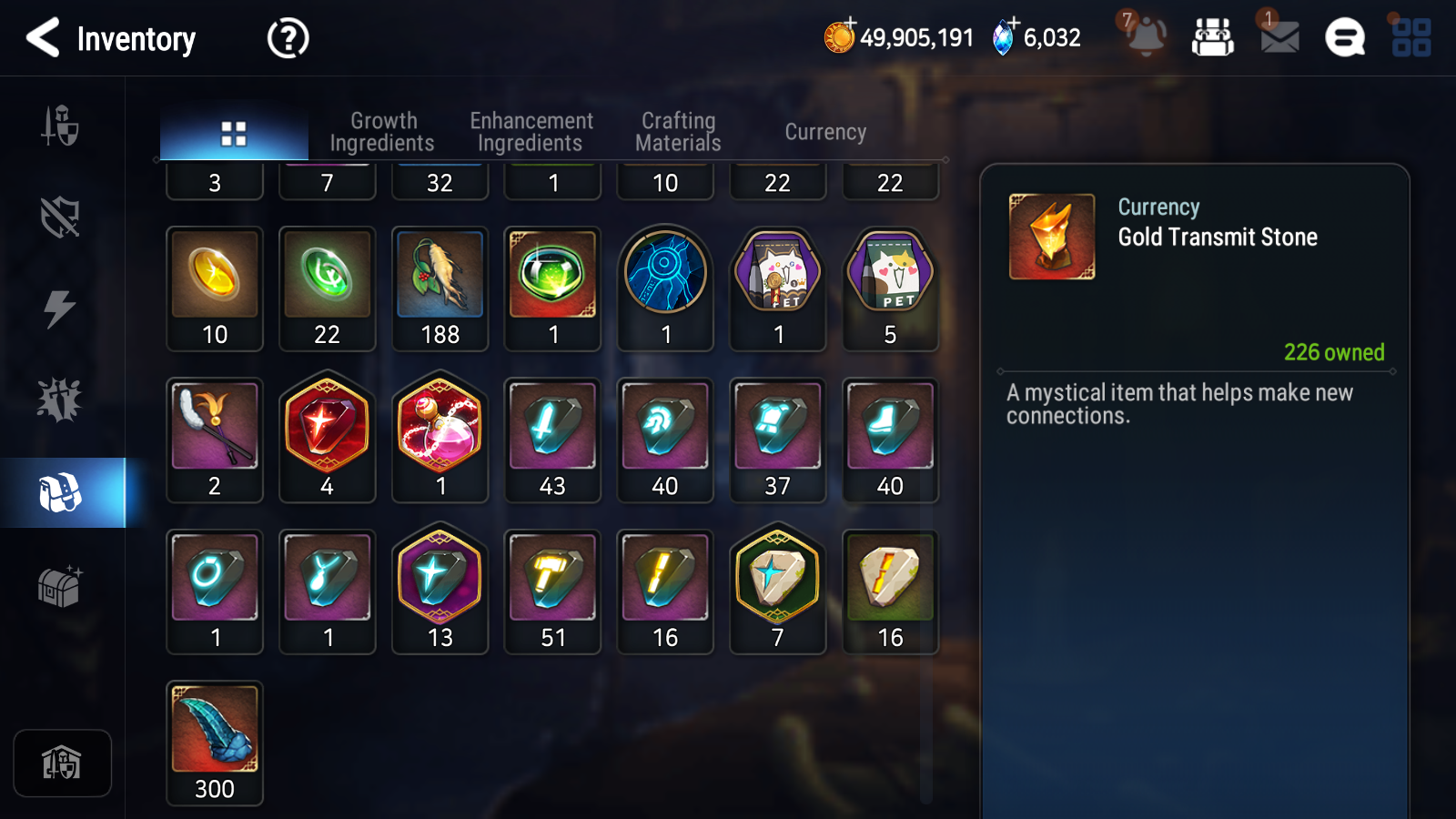
Task: Tap the back arrow to leave Inventory
Action: click(39, 38)
